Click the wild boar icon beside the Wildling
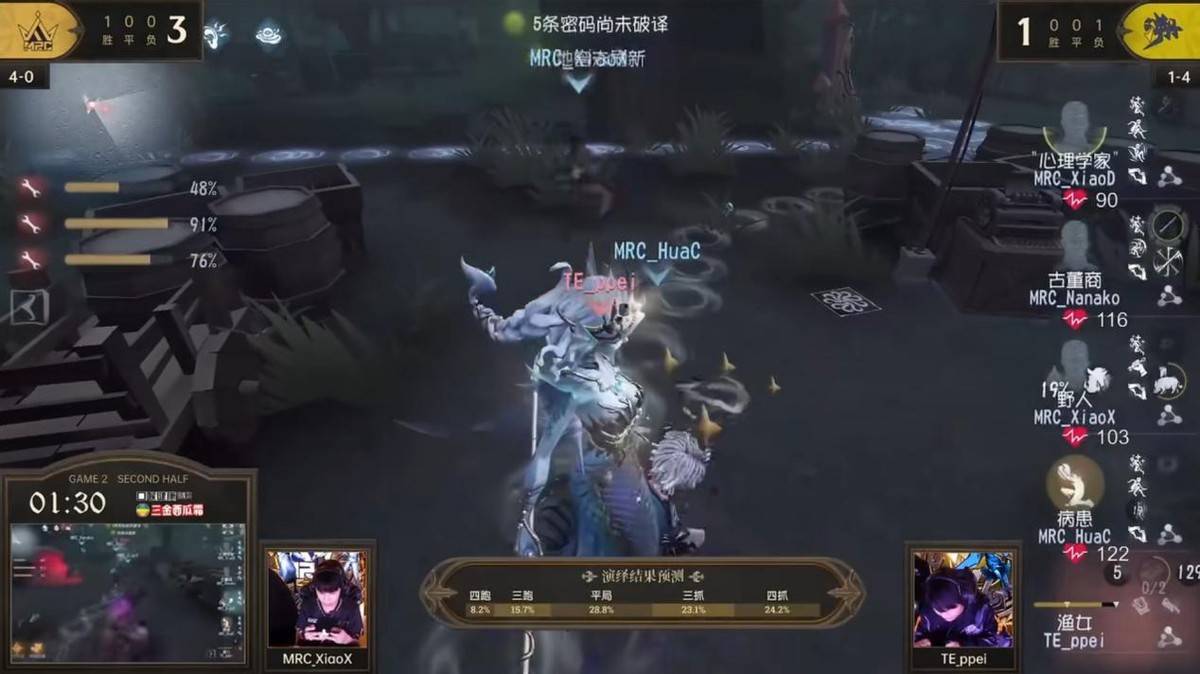This screenshot has width=1200, height=674. (1166, 381)
